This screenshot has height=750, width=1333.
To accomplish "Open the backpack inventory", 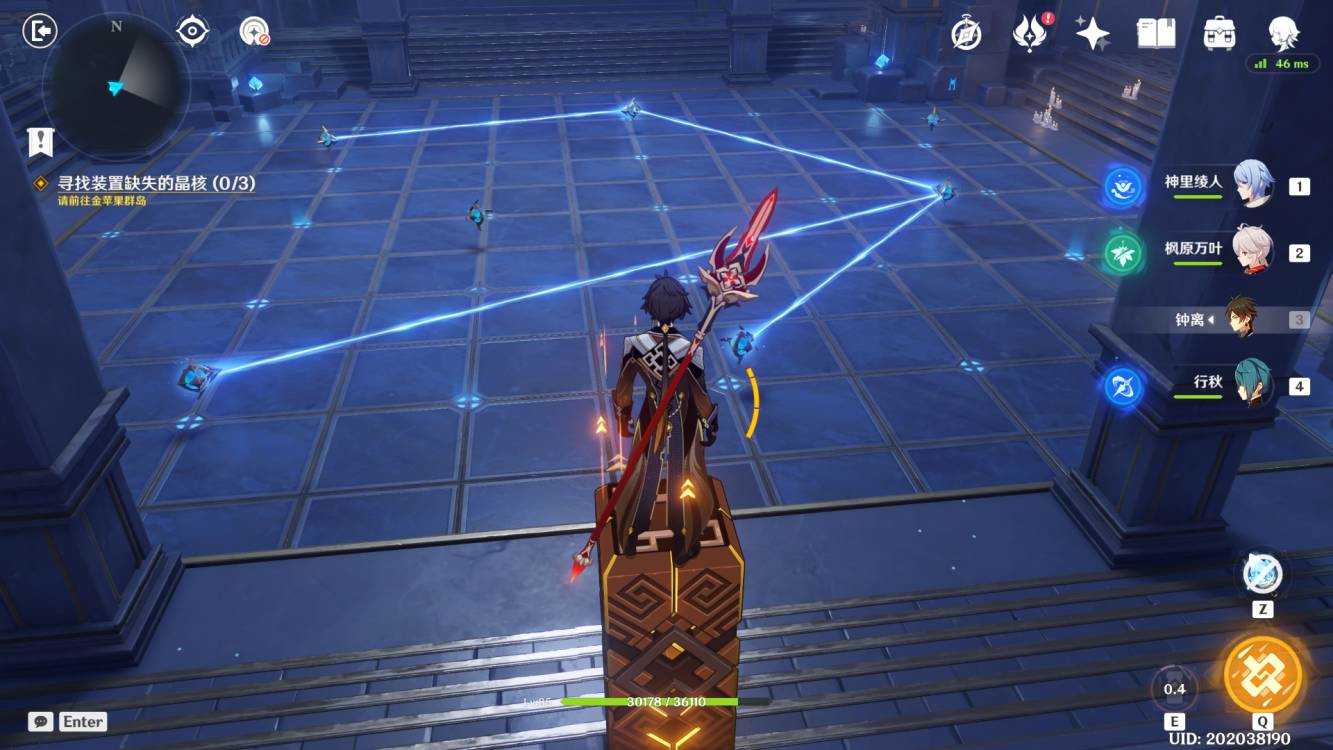I will (x=1219, y=33).
